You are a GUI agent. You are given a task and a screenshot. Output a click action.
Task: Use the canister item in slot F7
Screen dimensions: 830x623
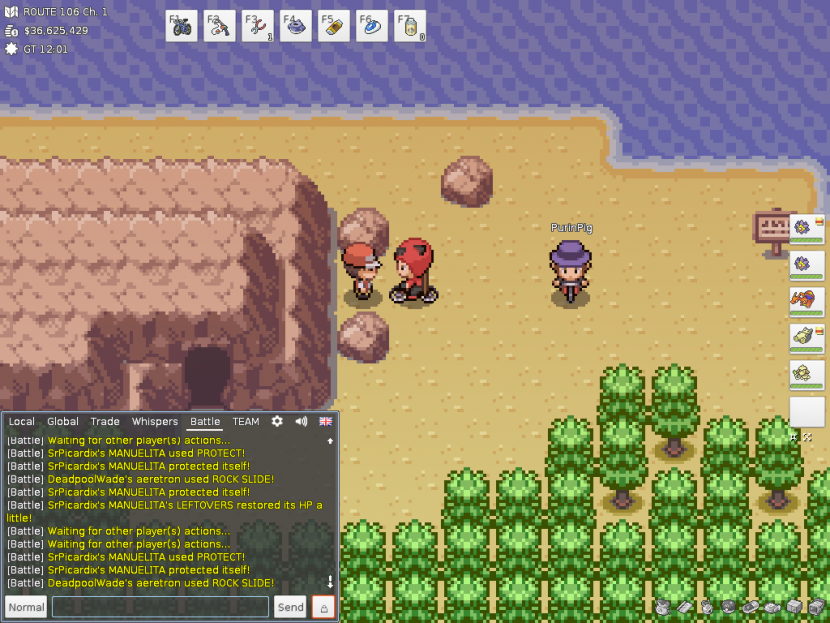410,26
